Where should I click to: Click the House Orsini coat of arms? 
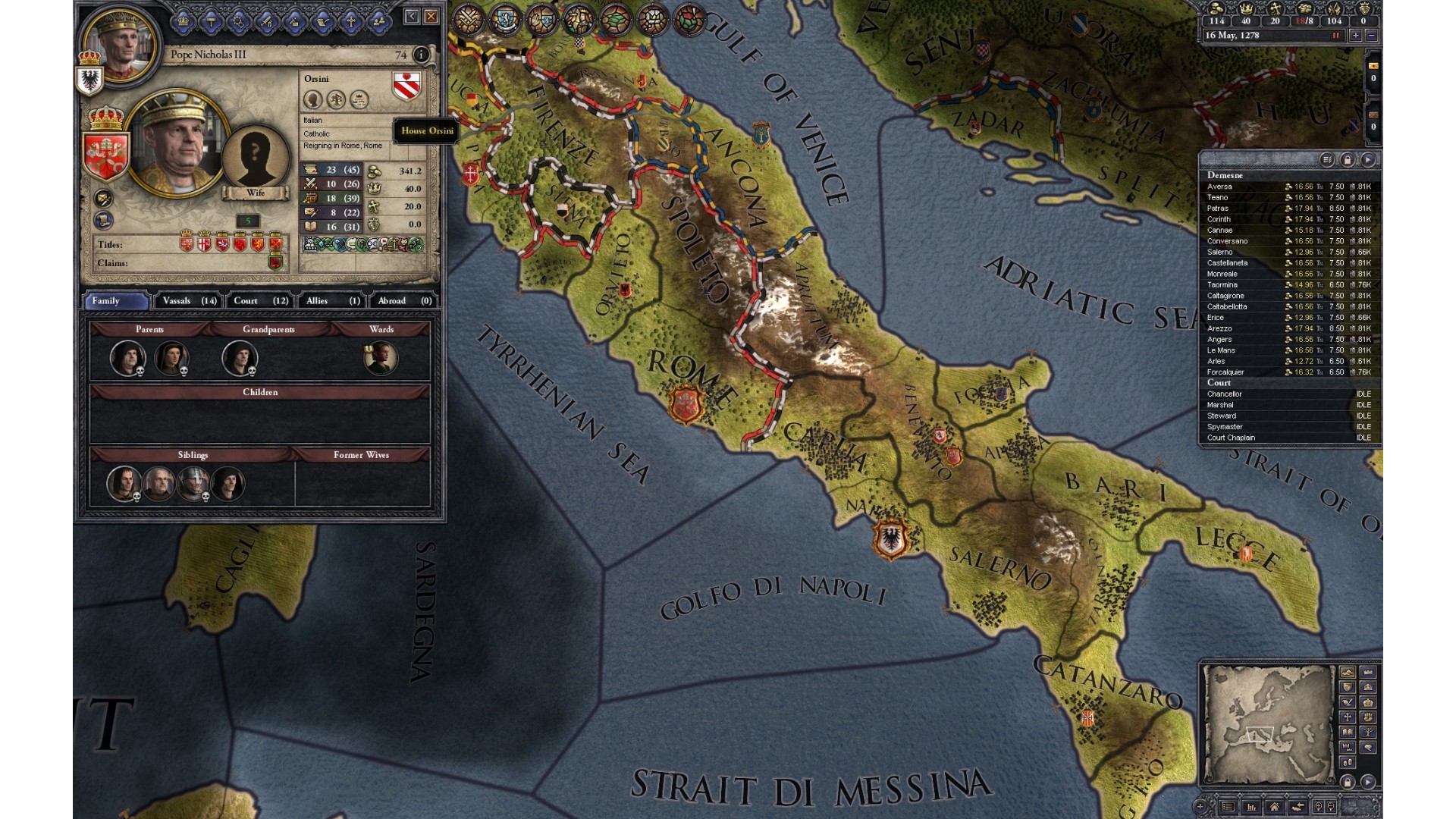(406, 86)
